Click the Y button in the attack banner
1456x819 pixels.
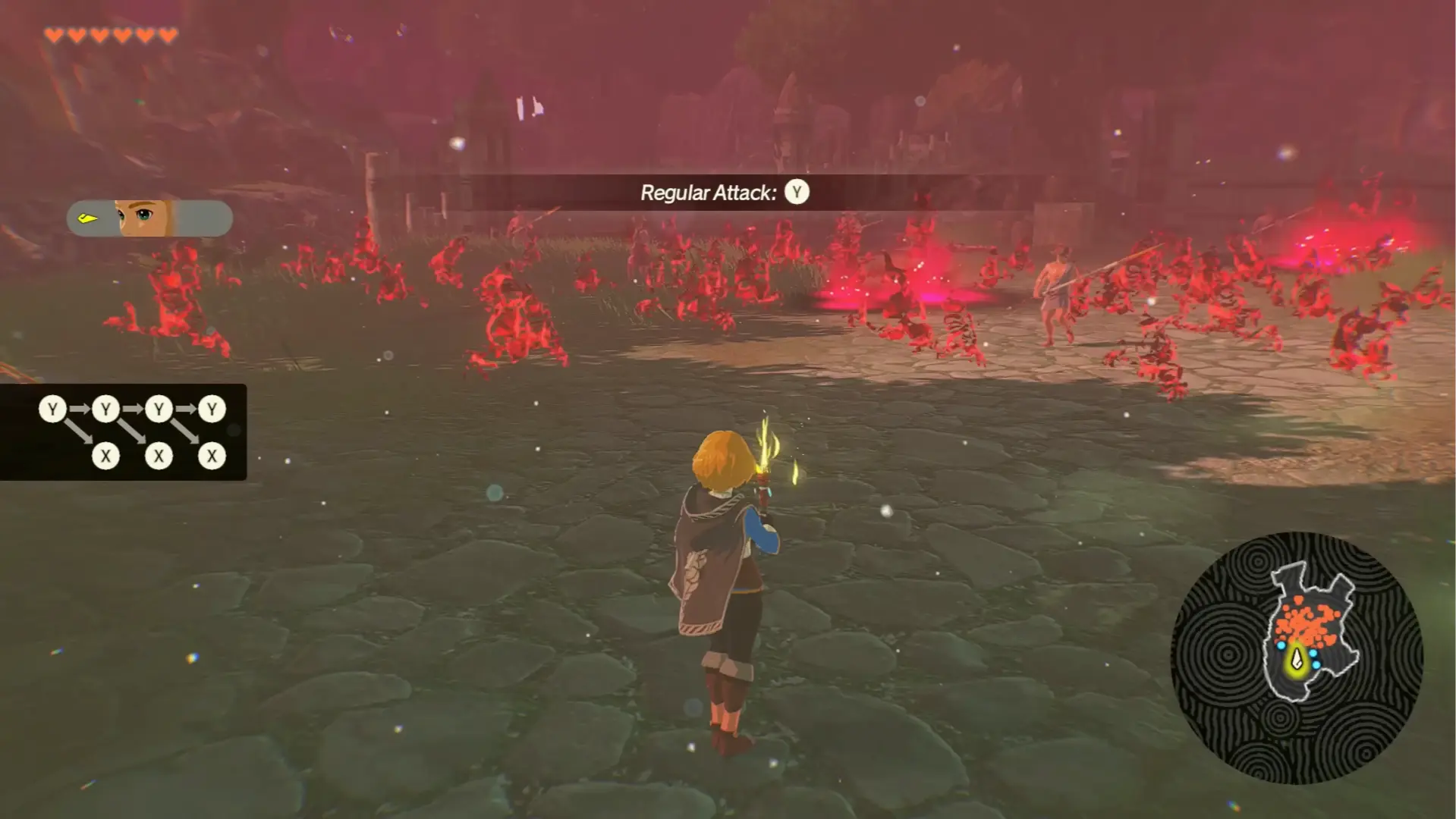coord(795,192)
